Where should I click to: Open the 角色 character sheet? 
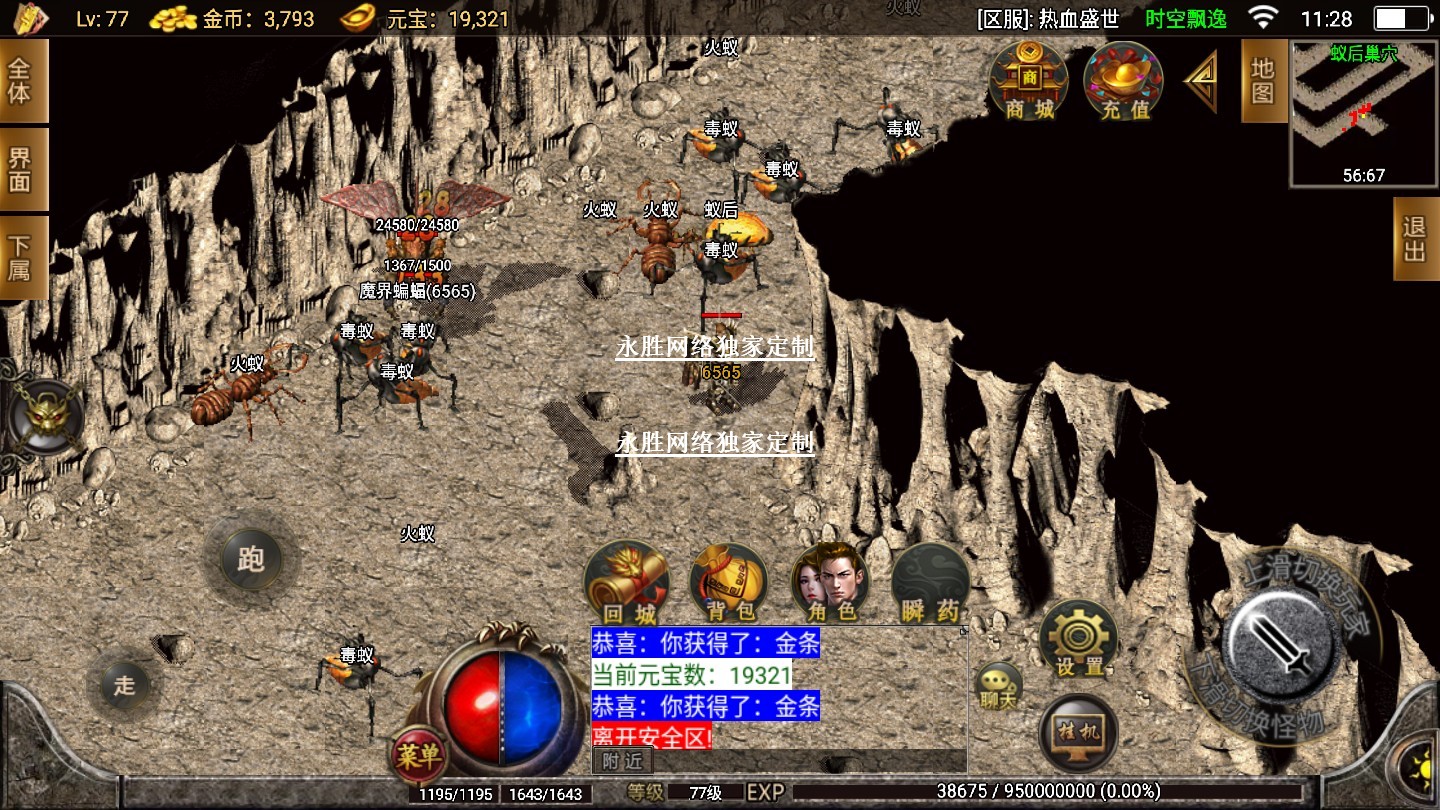[830, 584]
